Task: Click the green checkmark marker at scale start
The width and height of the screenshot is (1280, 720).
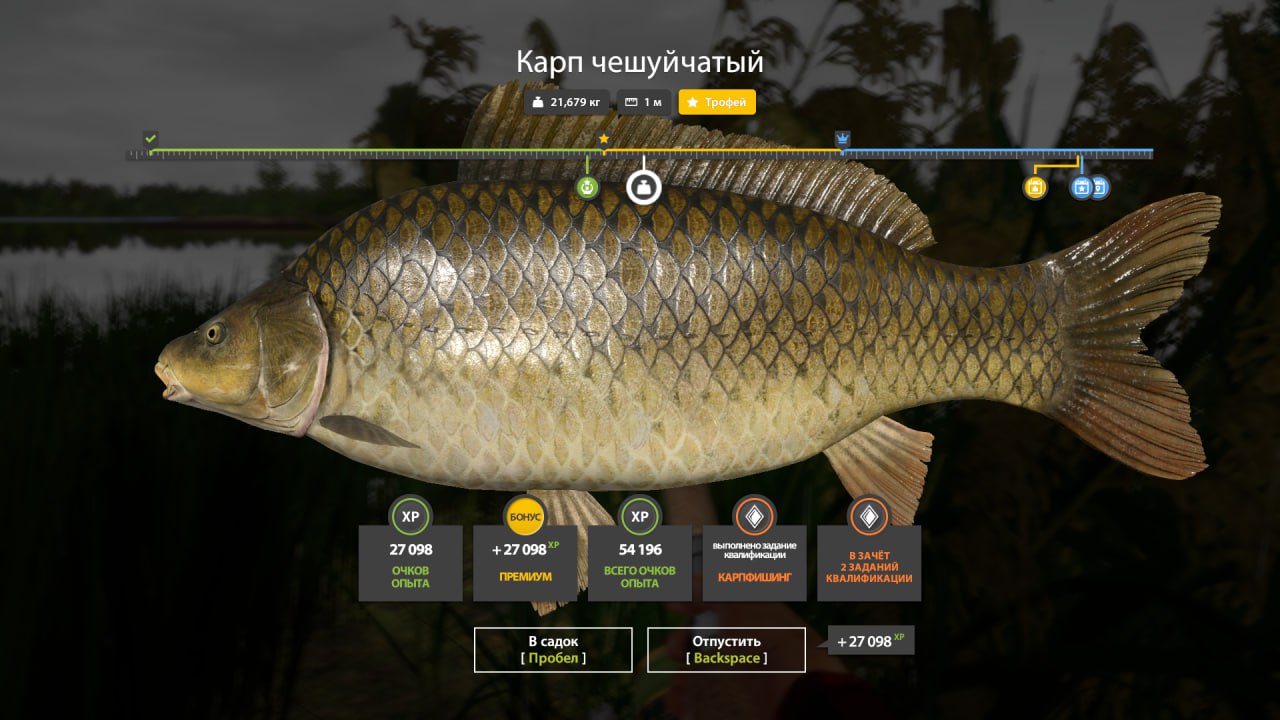Action: click(150, 138)
